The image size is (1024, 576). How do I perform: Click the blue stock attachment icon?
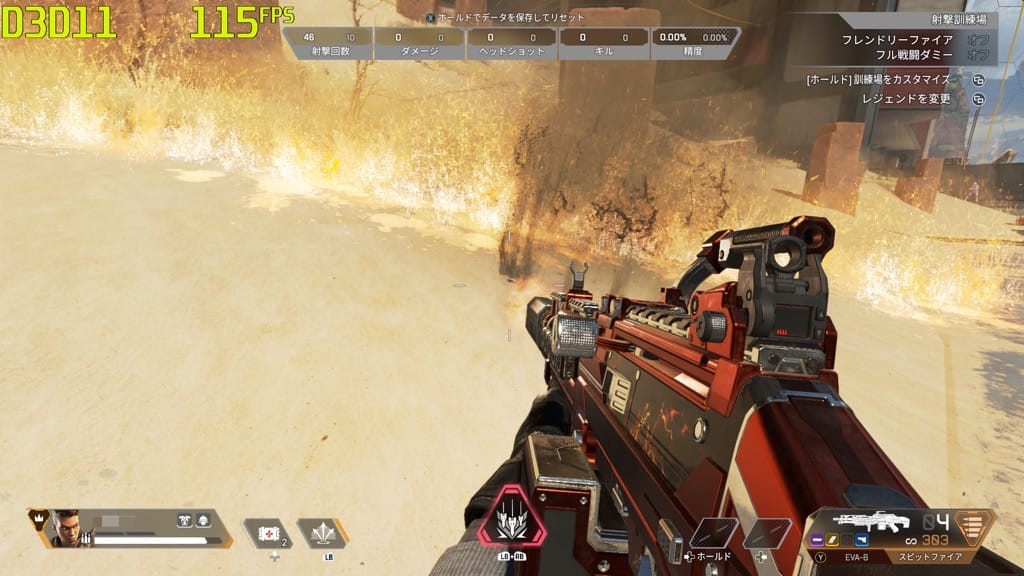pos(862,540)
